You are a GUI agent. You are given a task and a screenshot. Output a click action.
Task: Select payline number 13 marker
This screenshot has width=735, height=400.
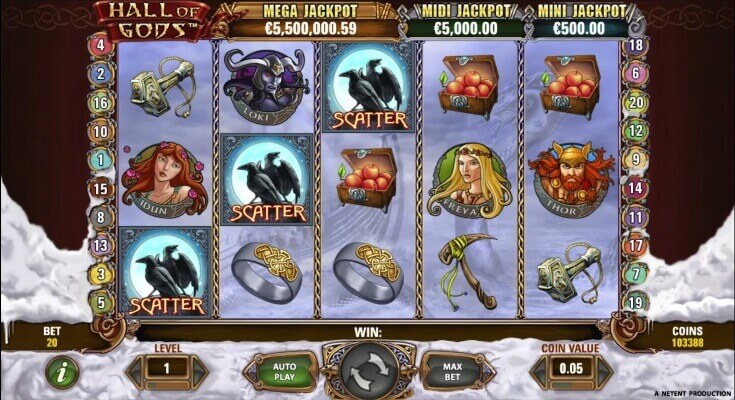coord(100,245)
